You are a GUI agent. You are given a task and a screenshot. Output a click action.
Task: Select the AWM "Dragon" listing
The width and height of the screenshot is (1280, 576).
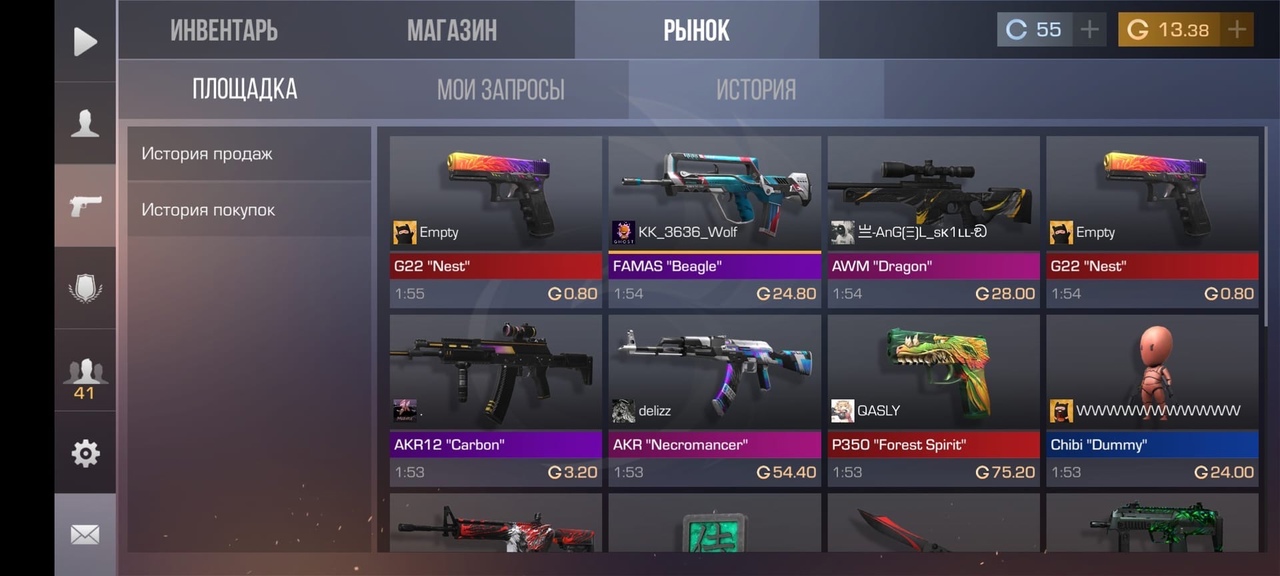[933, 221]
